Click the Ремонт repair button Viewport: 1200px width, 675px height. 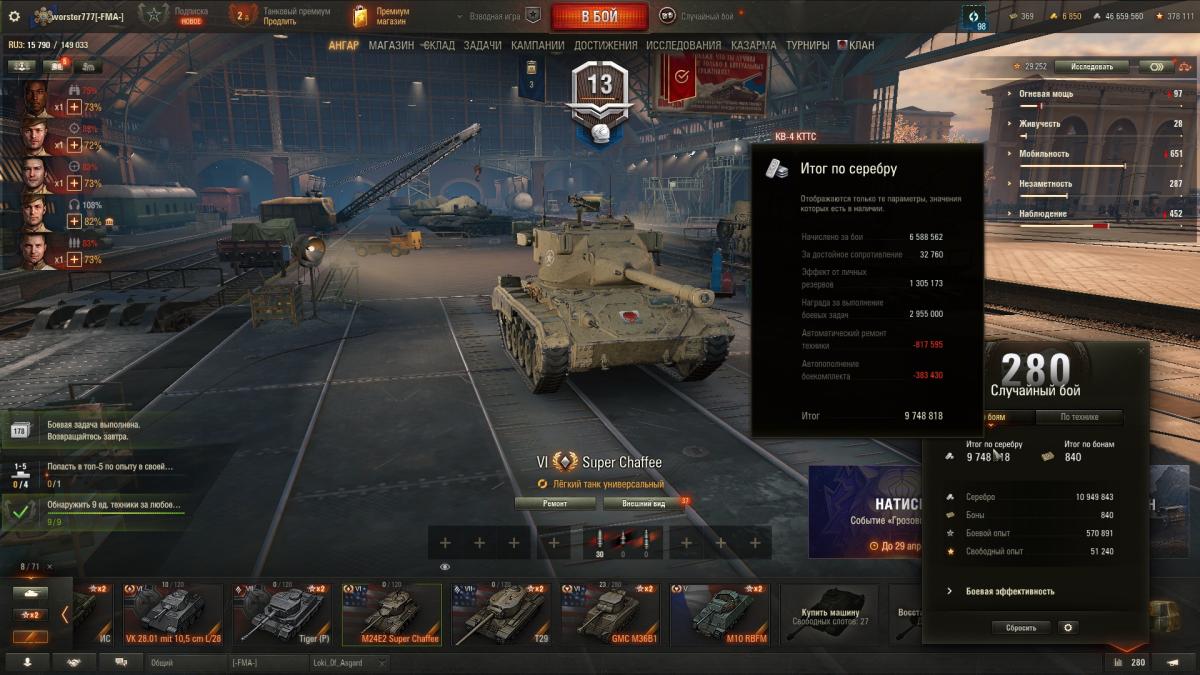(555, 504)
